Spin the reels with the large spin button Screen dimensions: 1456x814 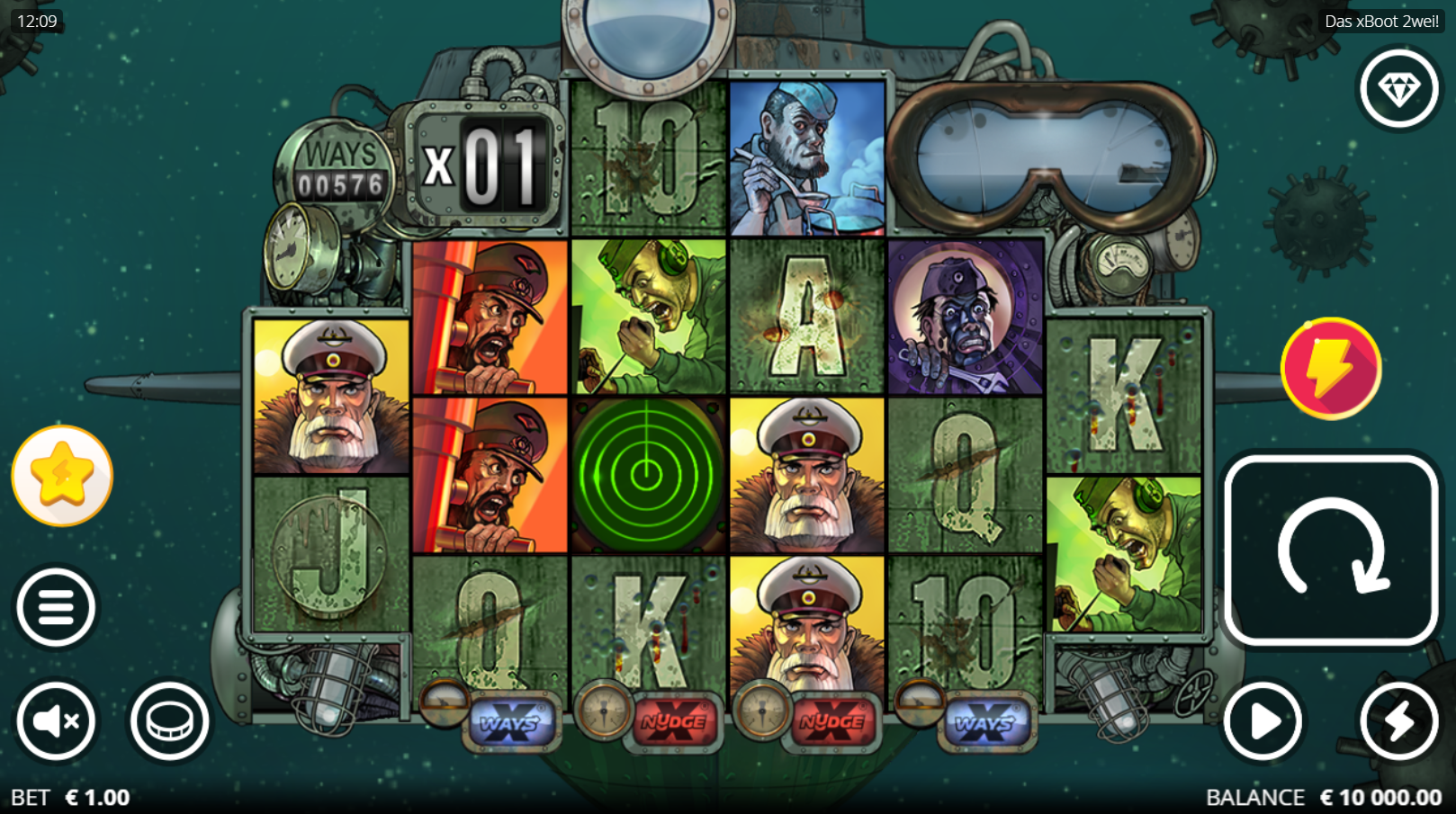pyautogui.click(x=1330, y=550)
